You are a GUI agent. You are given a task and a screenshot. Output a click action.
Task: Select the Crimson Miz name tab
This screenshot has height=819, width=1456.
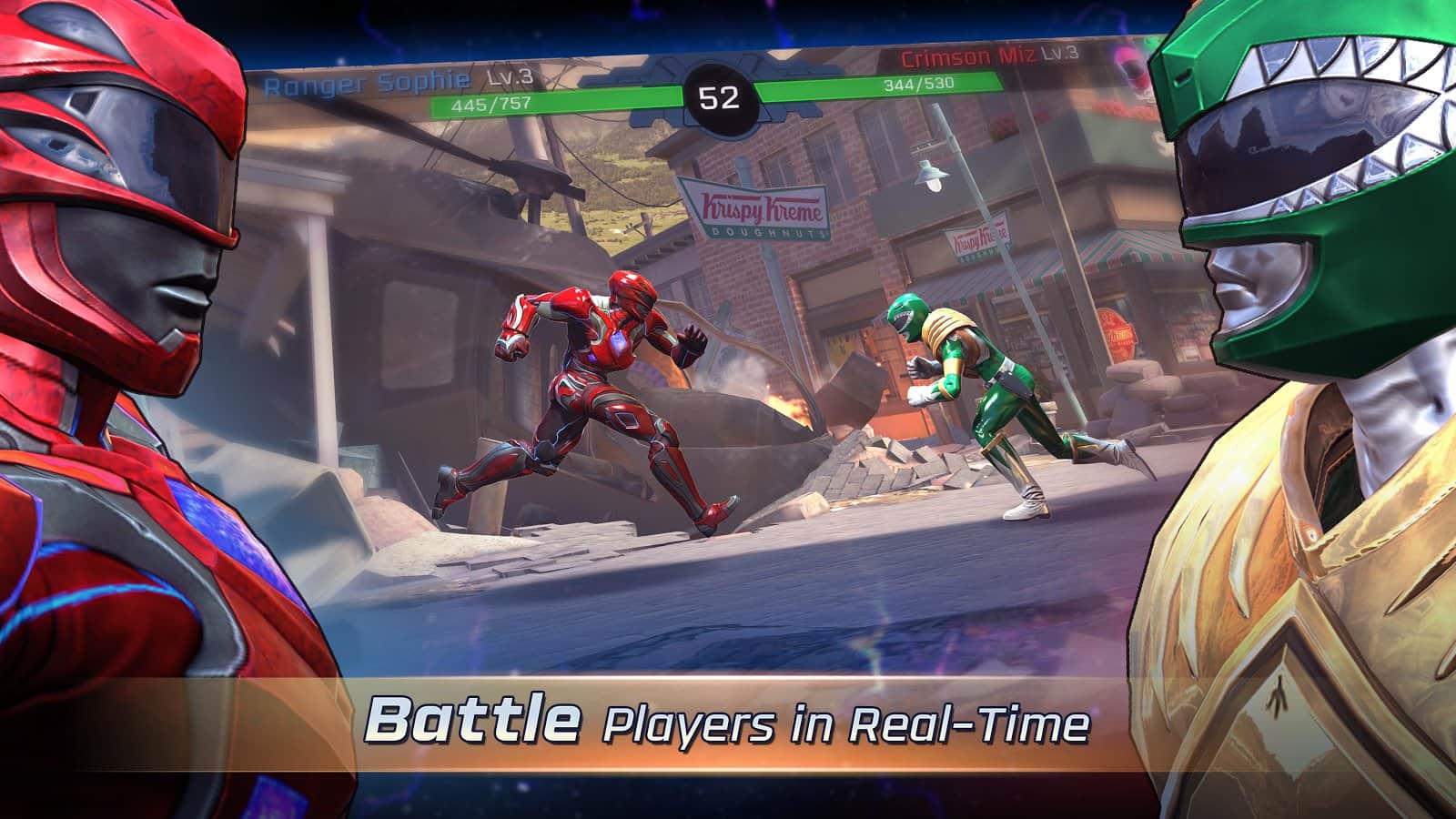[x=966, y=56]
